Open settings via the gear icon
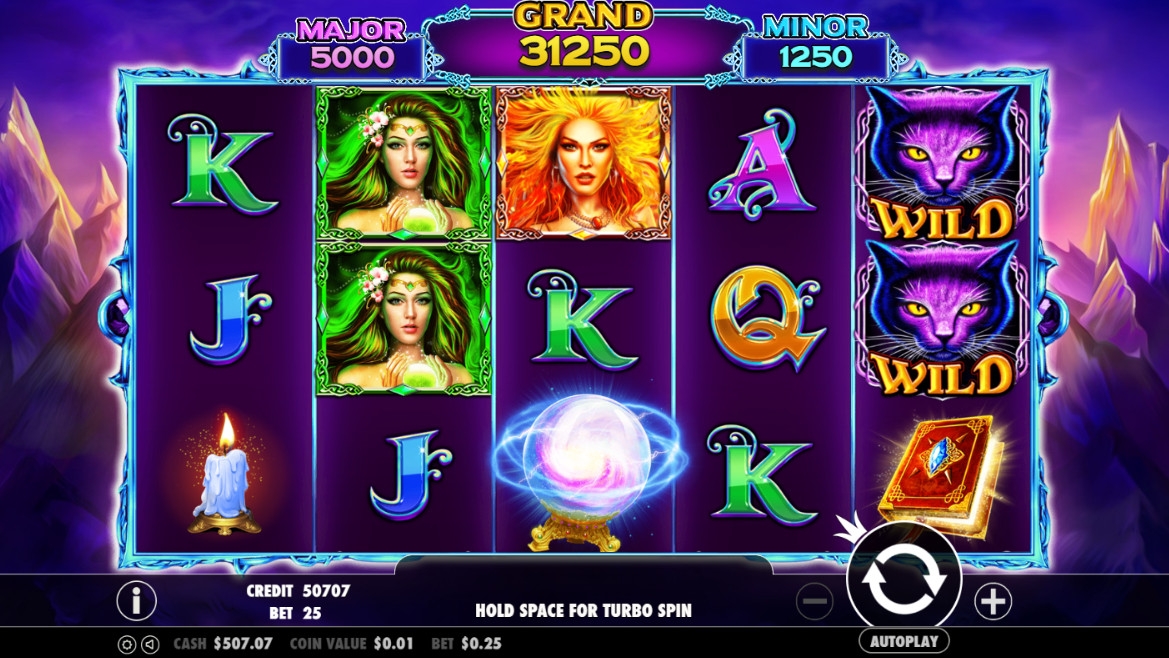The height and width of the screenshot is (658, 1169). coord(127,644)
